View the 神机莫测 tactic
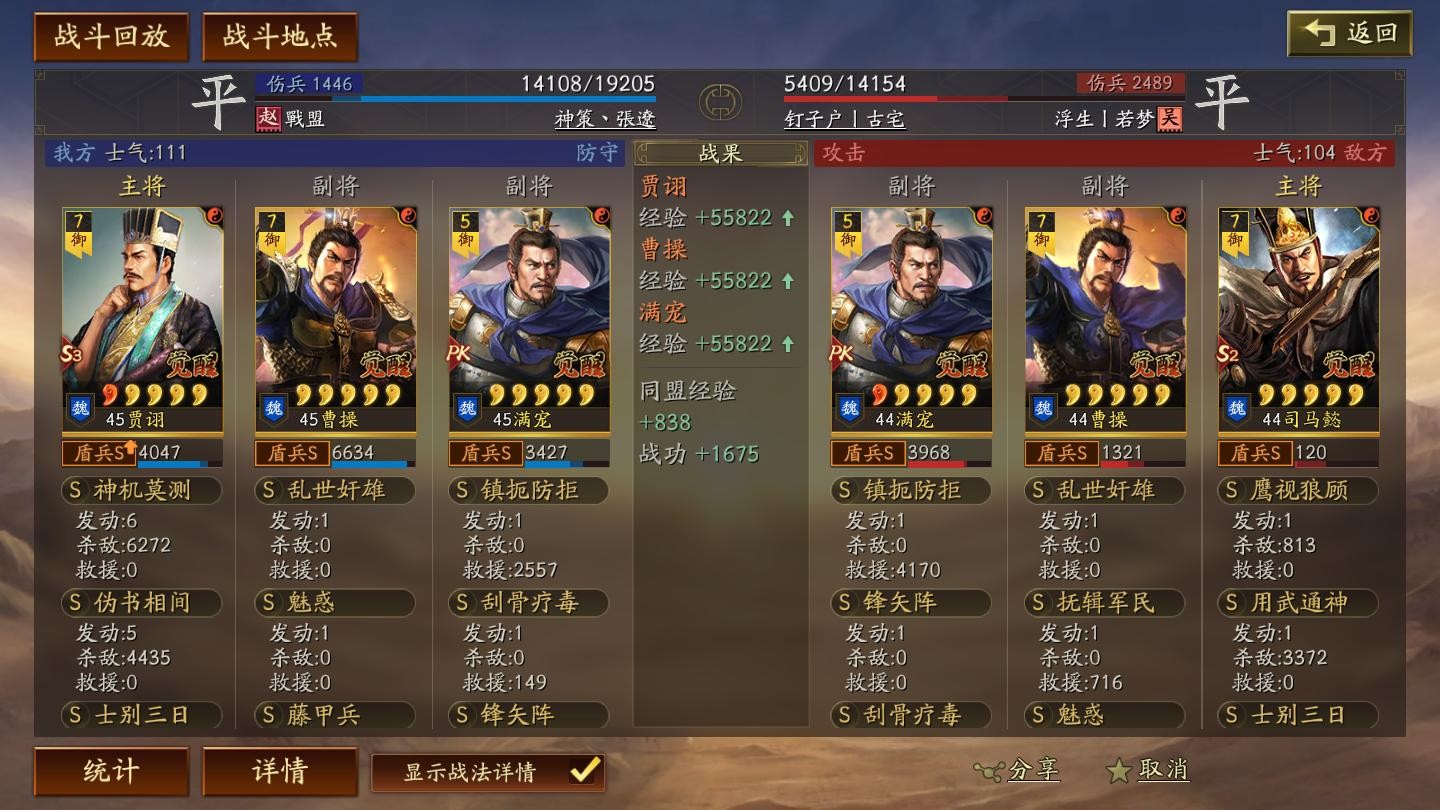This screenshot has width=1440, height=810. pyautogui.click(x=141, y=490)
